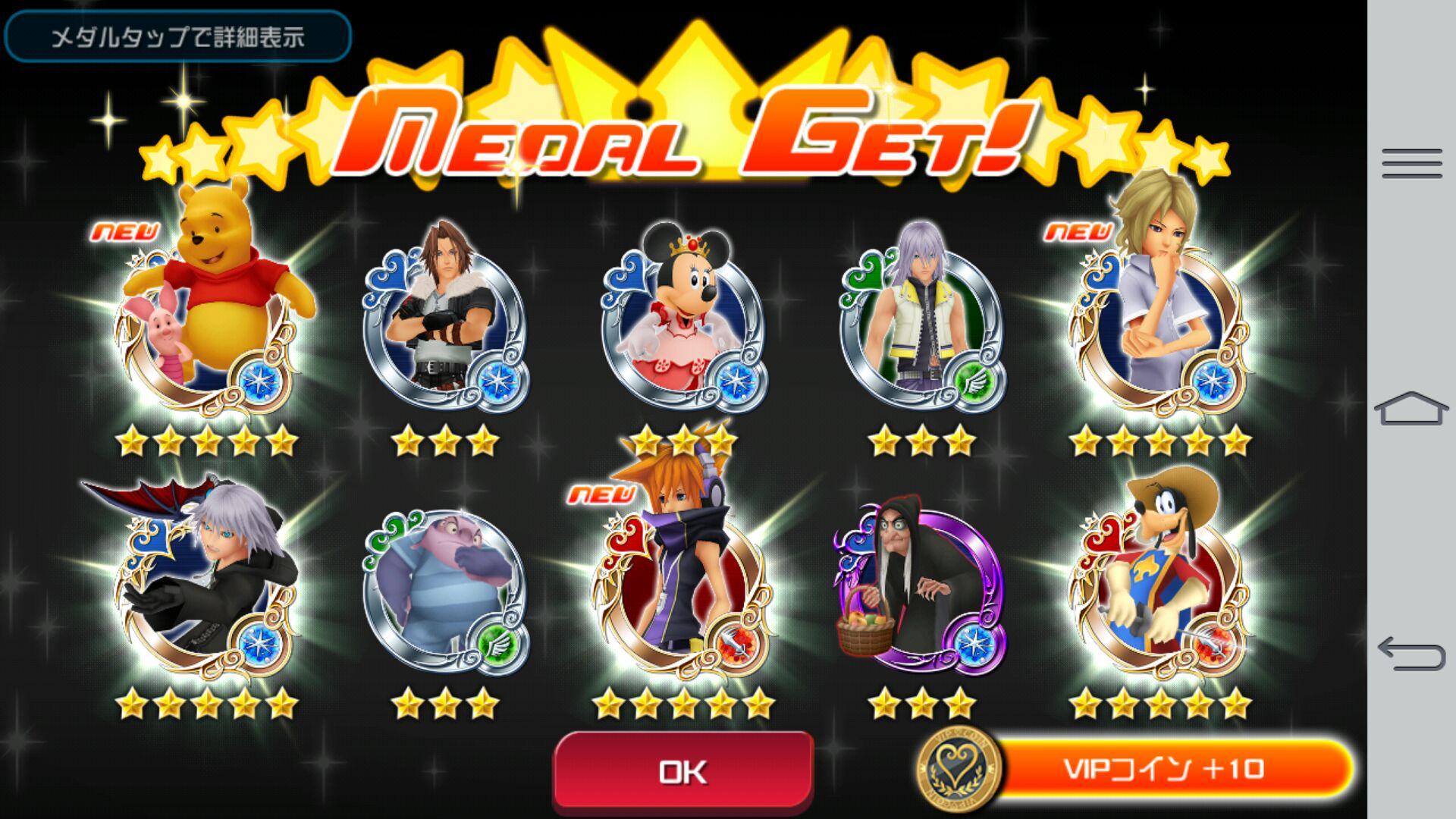This screenshot has width=1456, height=819.
Task: Confirm with the red OK button
Action: click(x=683, y=771)
